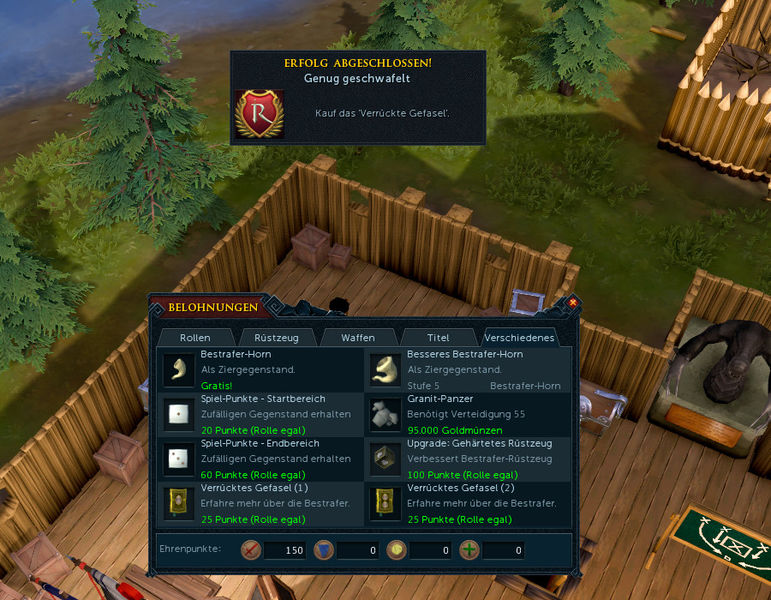This screenshot has width=771, height=600.
Task: Purchase Verrücktes Gefasel (1)
Action: point(263,503)
